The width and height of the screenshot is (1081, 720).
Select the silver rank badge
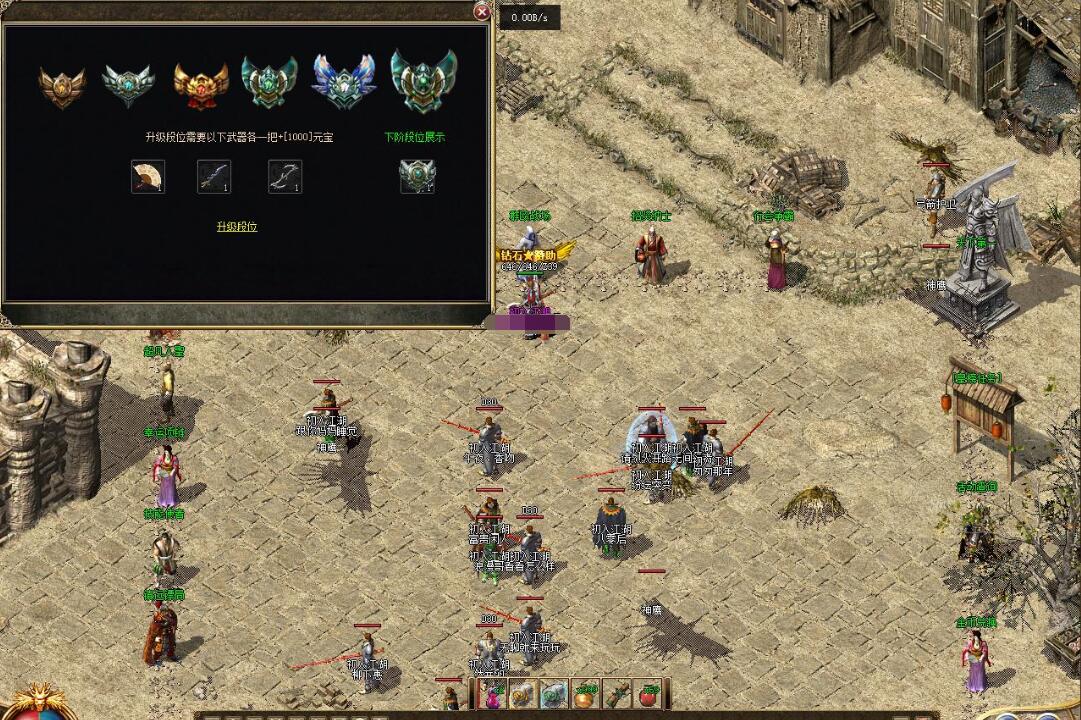pos(129,85)
